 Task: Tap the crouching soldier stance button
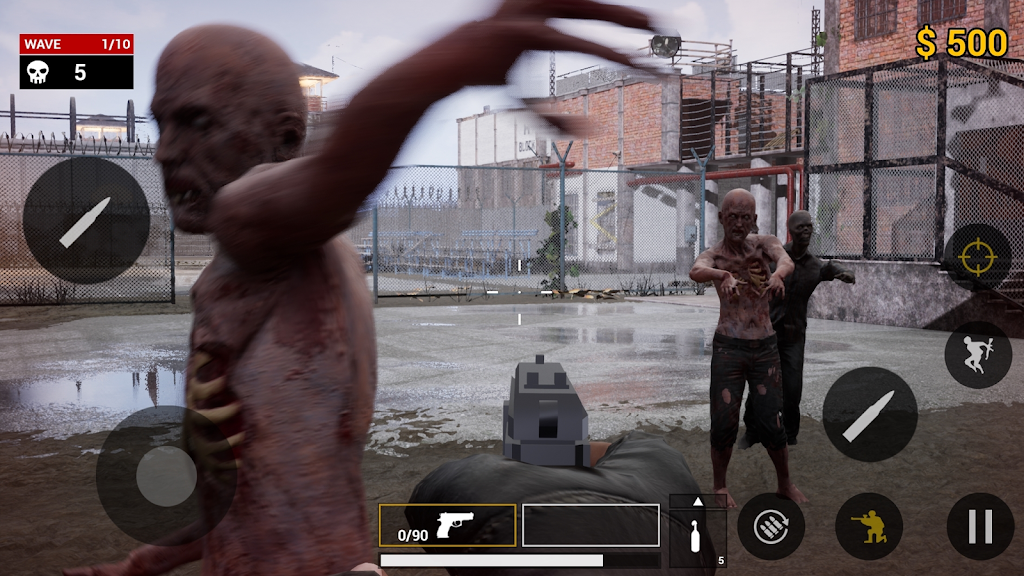point(868,526)
